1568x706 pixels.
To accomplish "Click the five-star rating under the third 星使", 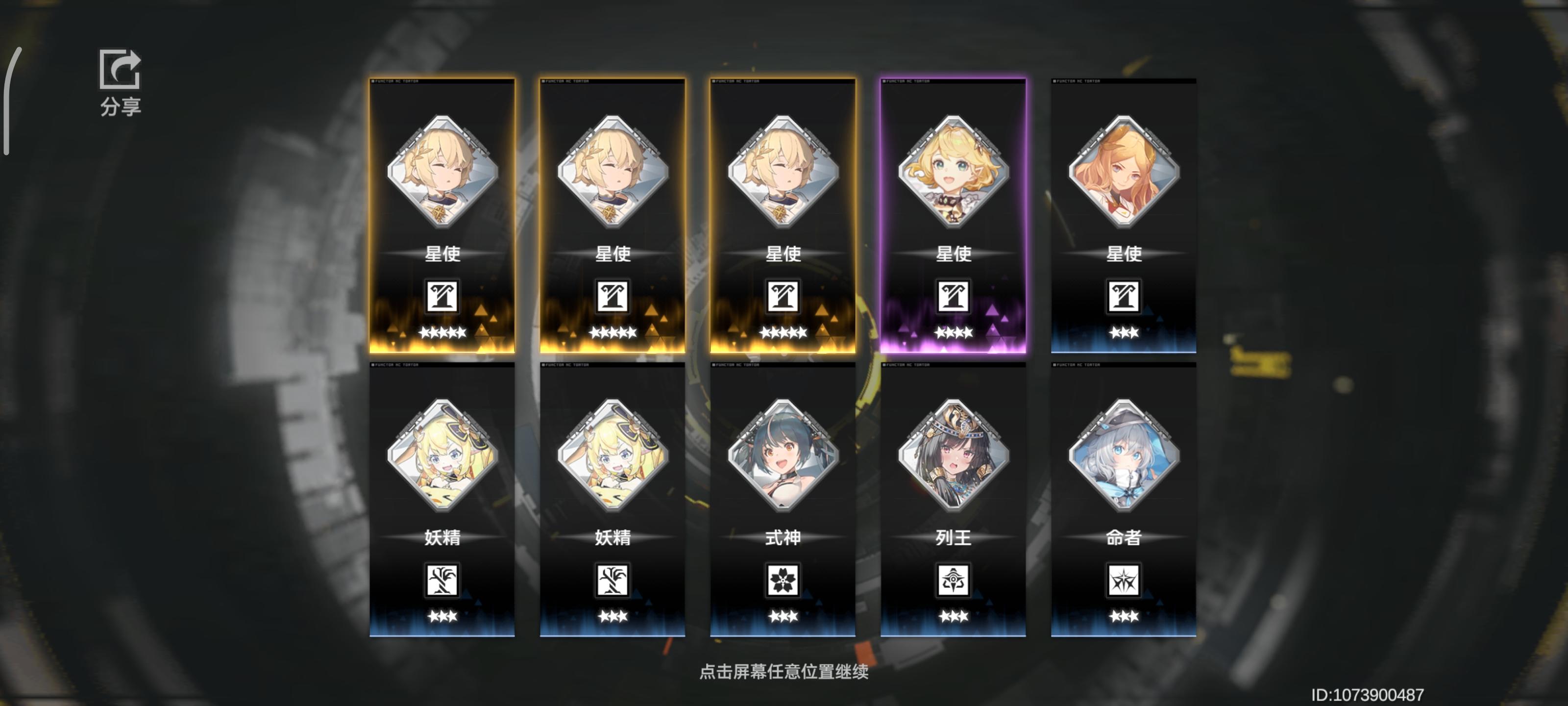I will [x=783, y=332].
